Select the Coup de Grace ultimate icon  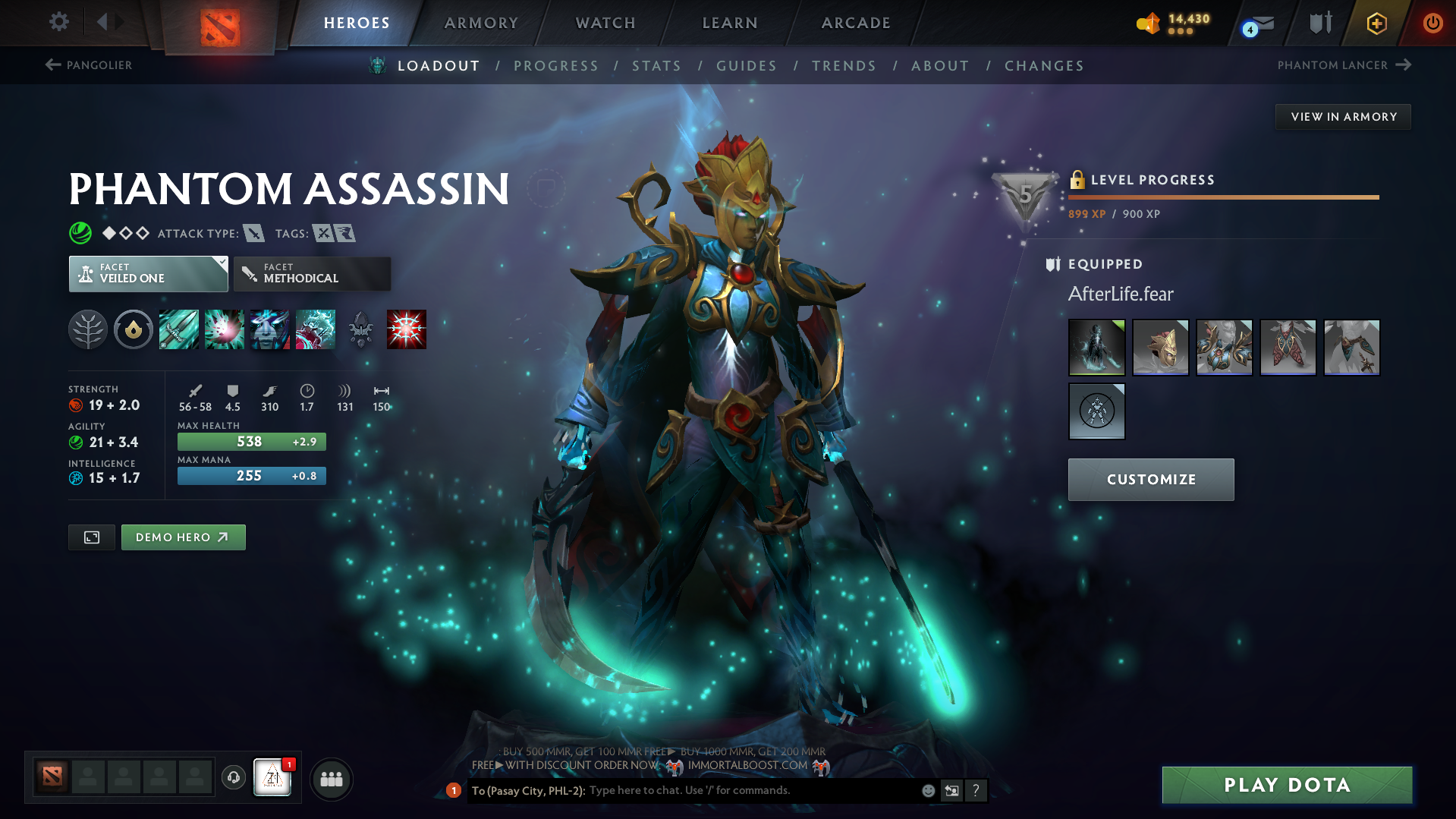click(x=407, y=329)
